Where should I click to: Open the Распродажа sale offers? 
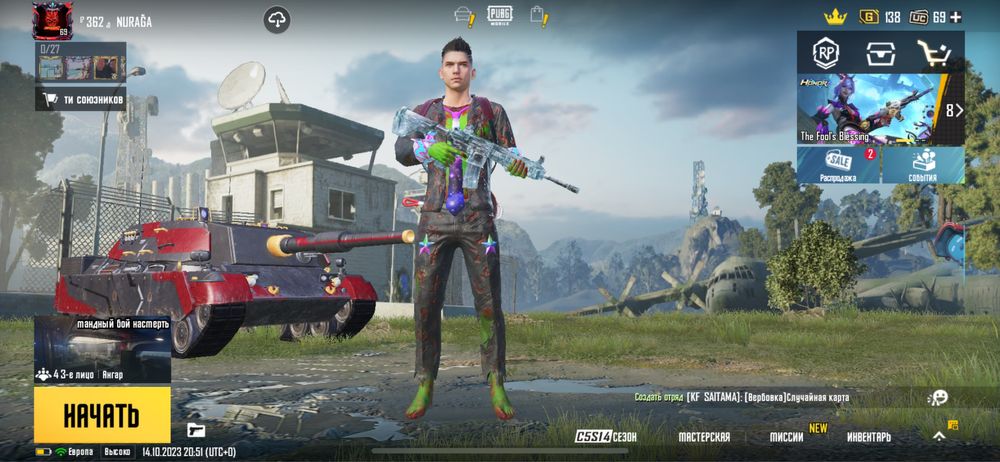(x=838, y=165)
